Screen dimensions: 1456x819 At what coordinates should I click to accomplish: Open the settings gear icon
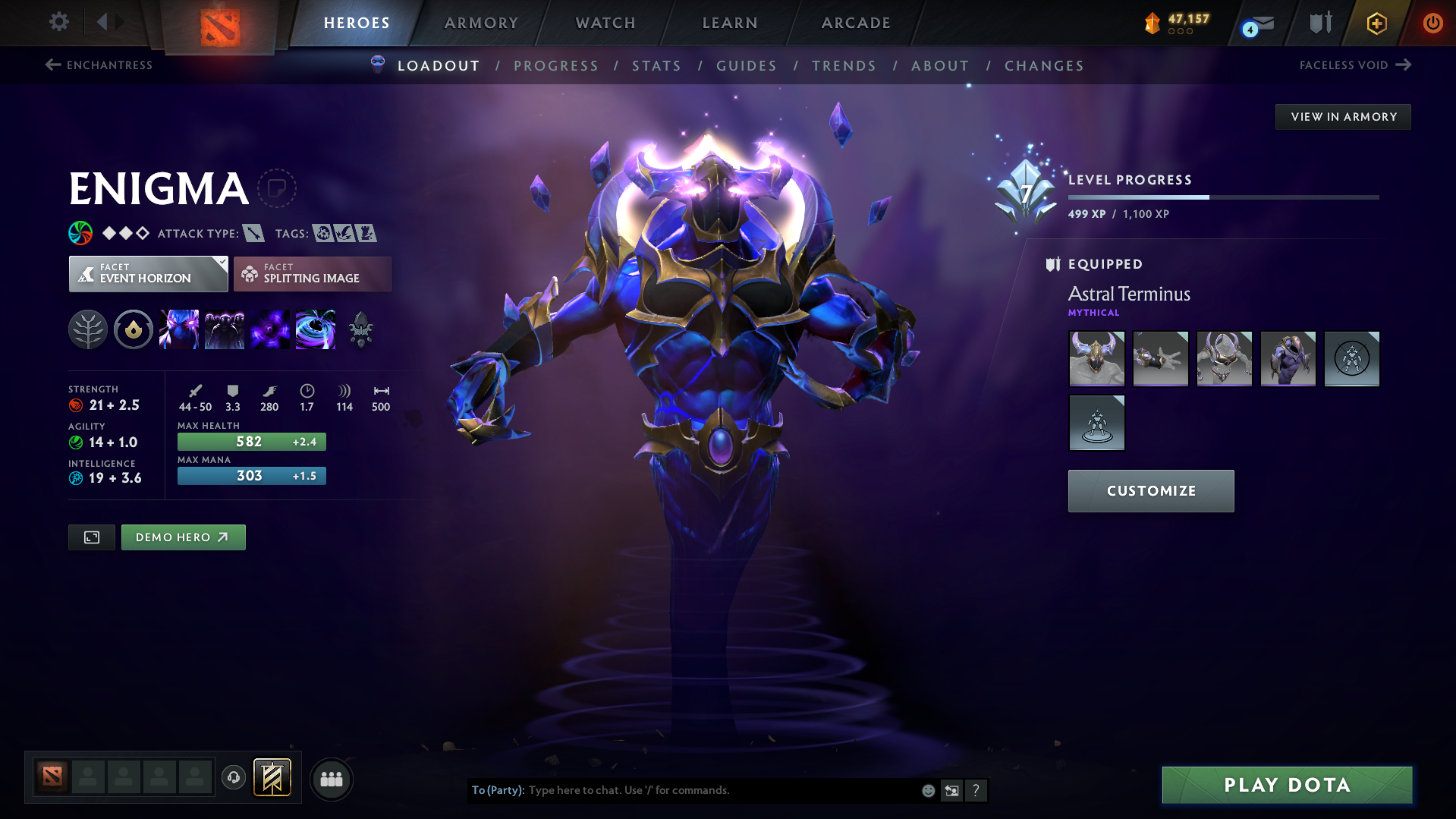pyautogui.click(x=58, y=22)
